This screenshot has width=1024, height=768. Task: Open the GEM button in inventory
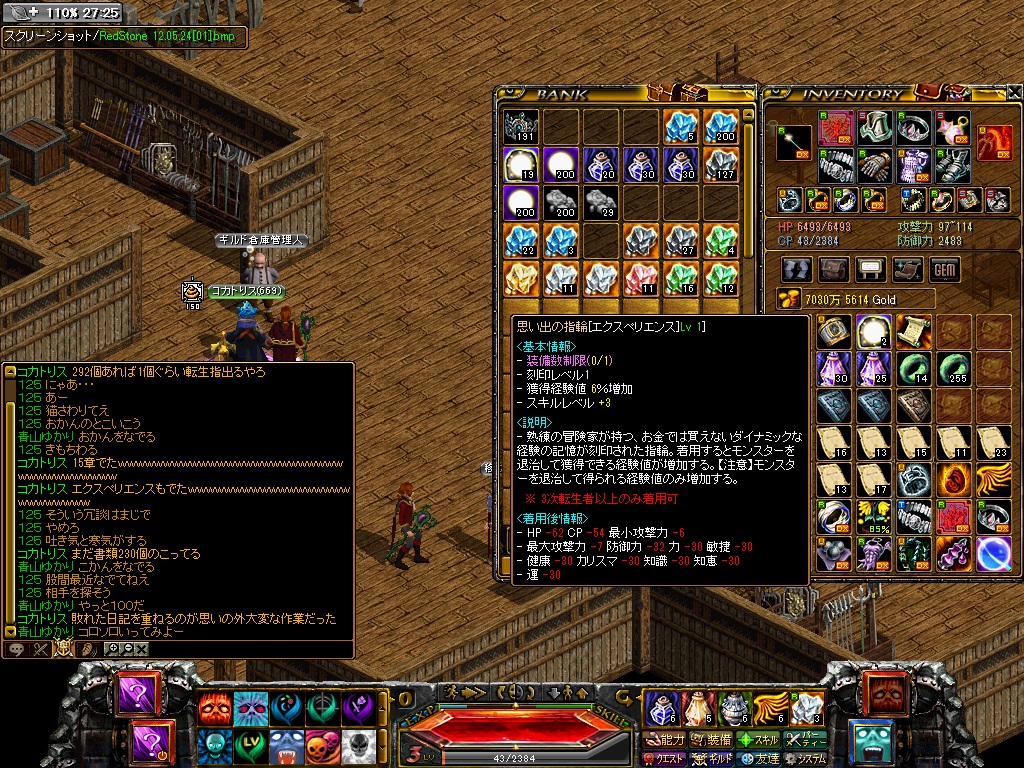[944, 269]
